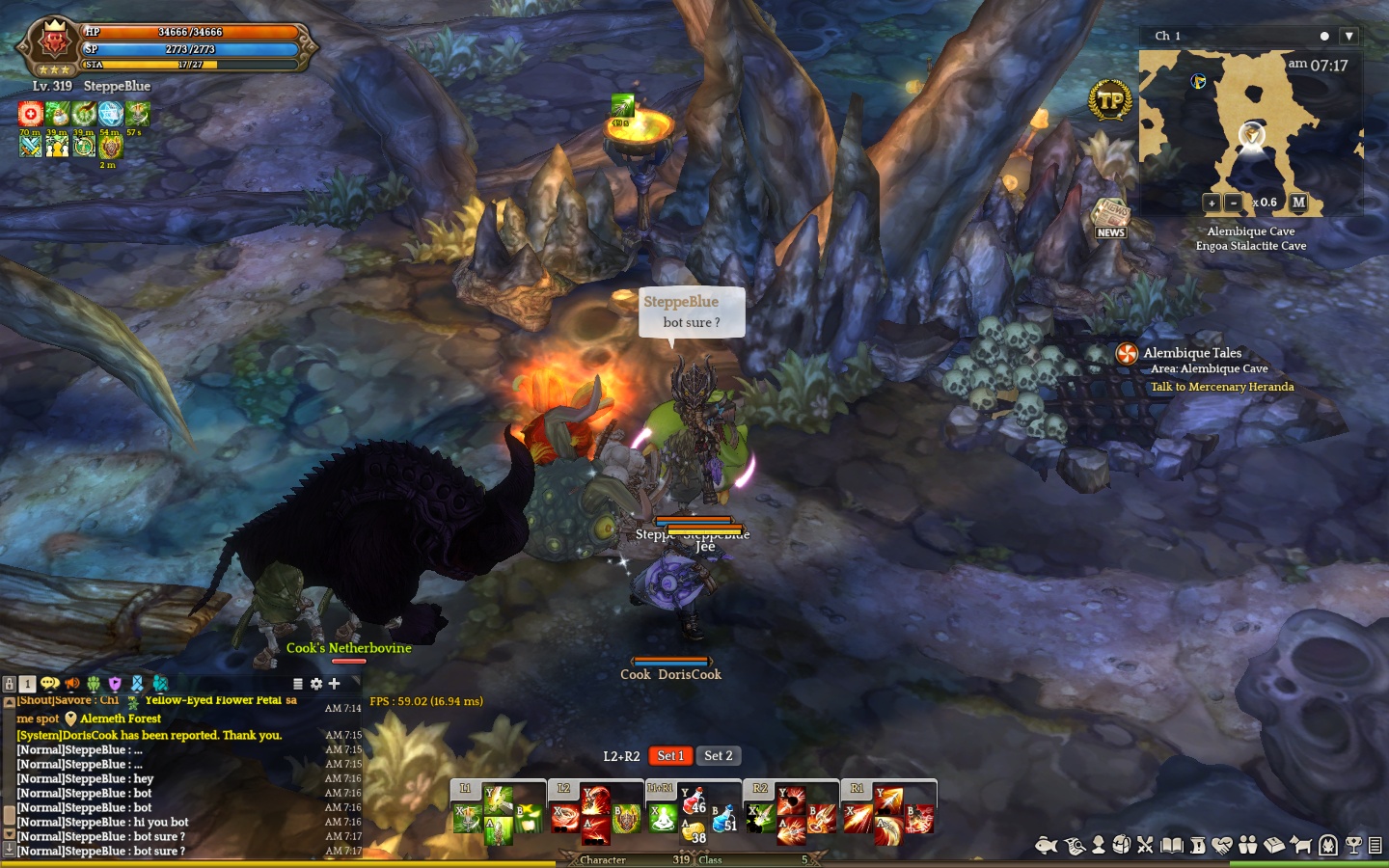Open the TP shop medal icon
The image size is (1389, 868).
tap(1110, 99)
